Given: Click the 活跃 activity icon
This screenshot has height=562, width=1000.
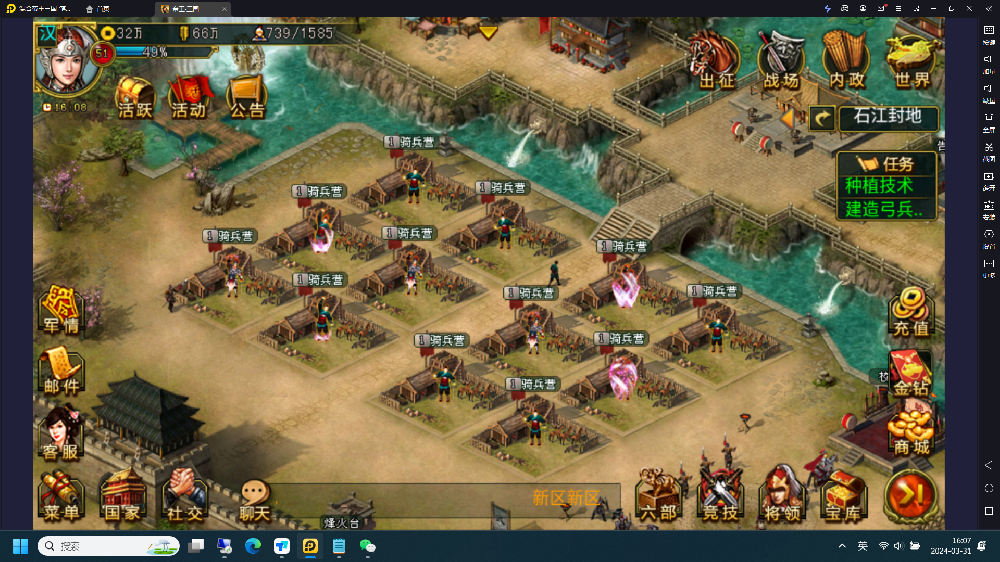Looking at the screenshot, I should pos(135,96).
